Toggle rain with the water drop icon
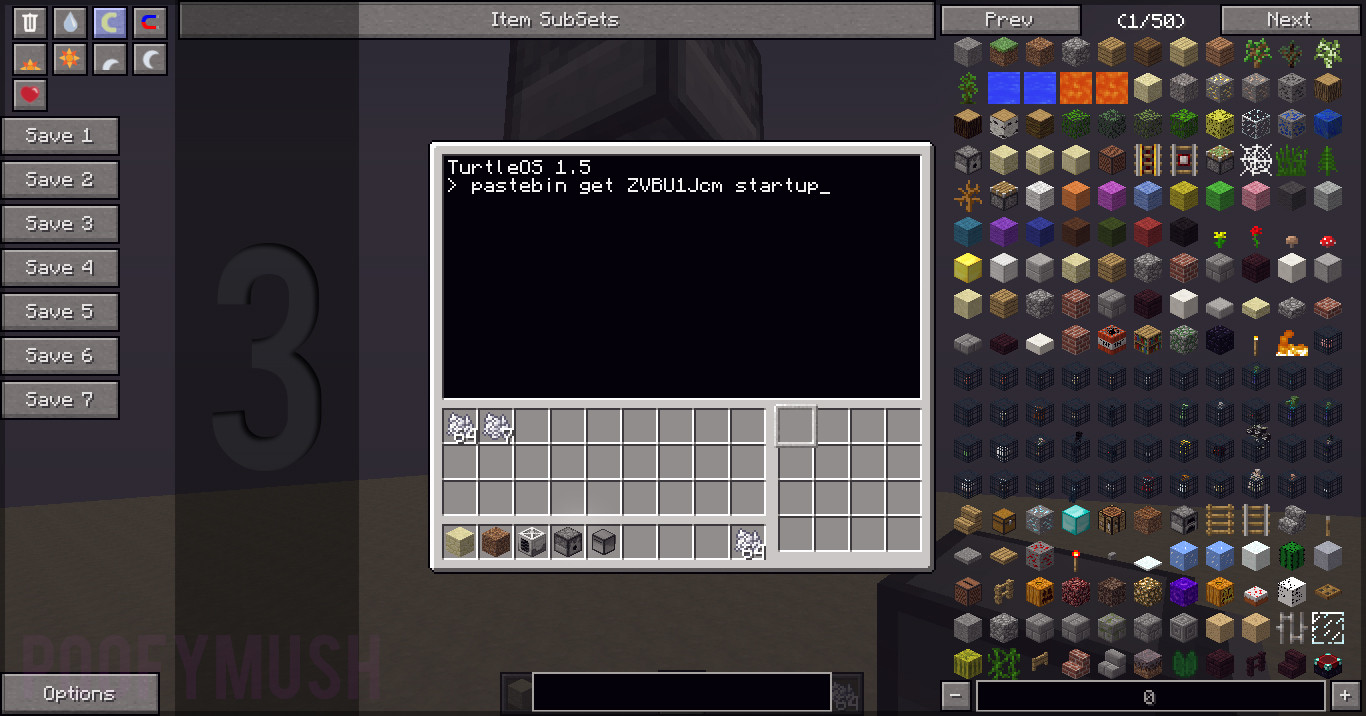The height and width of the screenshot is (716, 1366). pyautogui.click(x=70, y=23)
